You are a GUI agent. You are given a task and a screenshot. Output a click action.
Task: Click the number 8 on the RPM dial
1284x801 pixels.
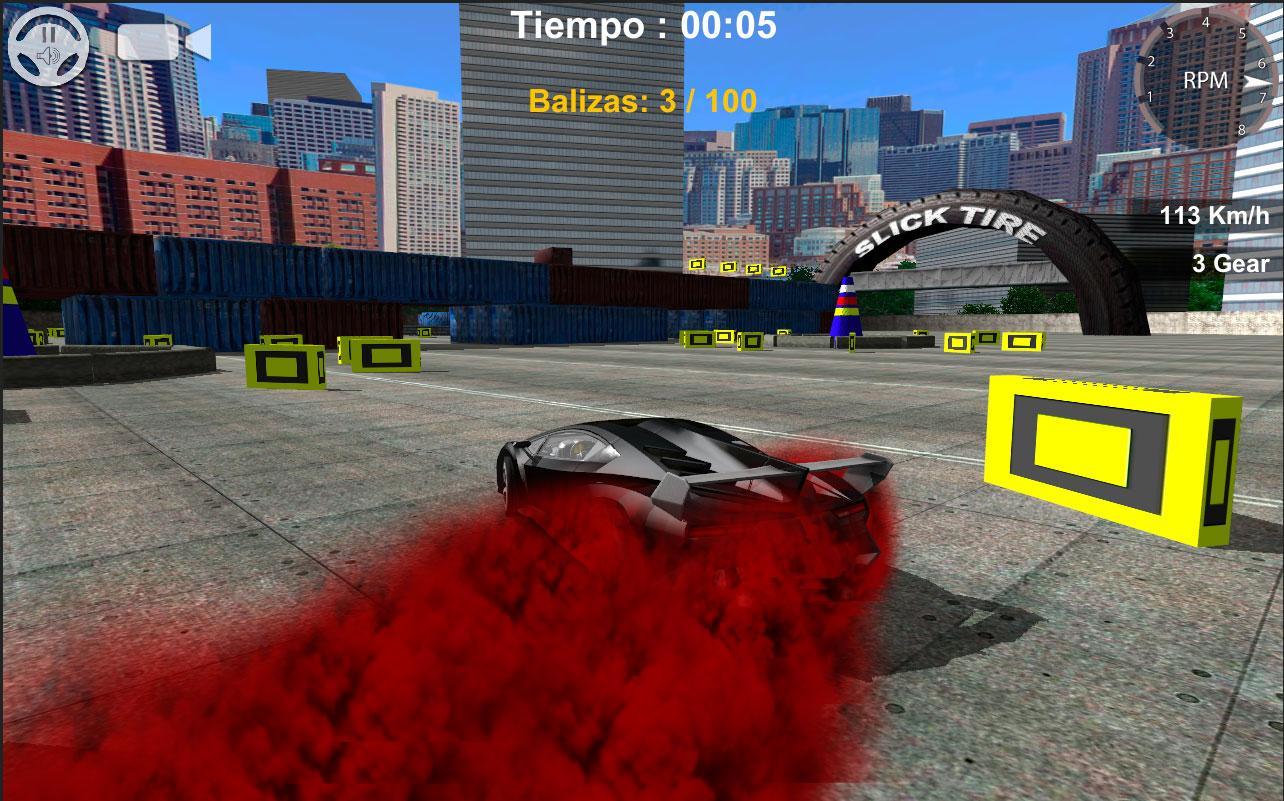tap(1242, 130)
